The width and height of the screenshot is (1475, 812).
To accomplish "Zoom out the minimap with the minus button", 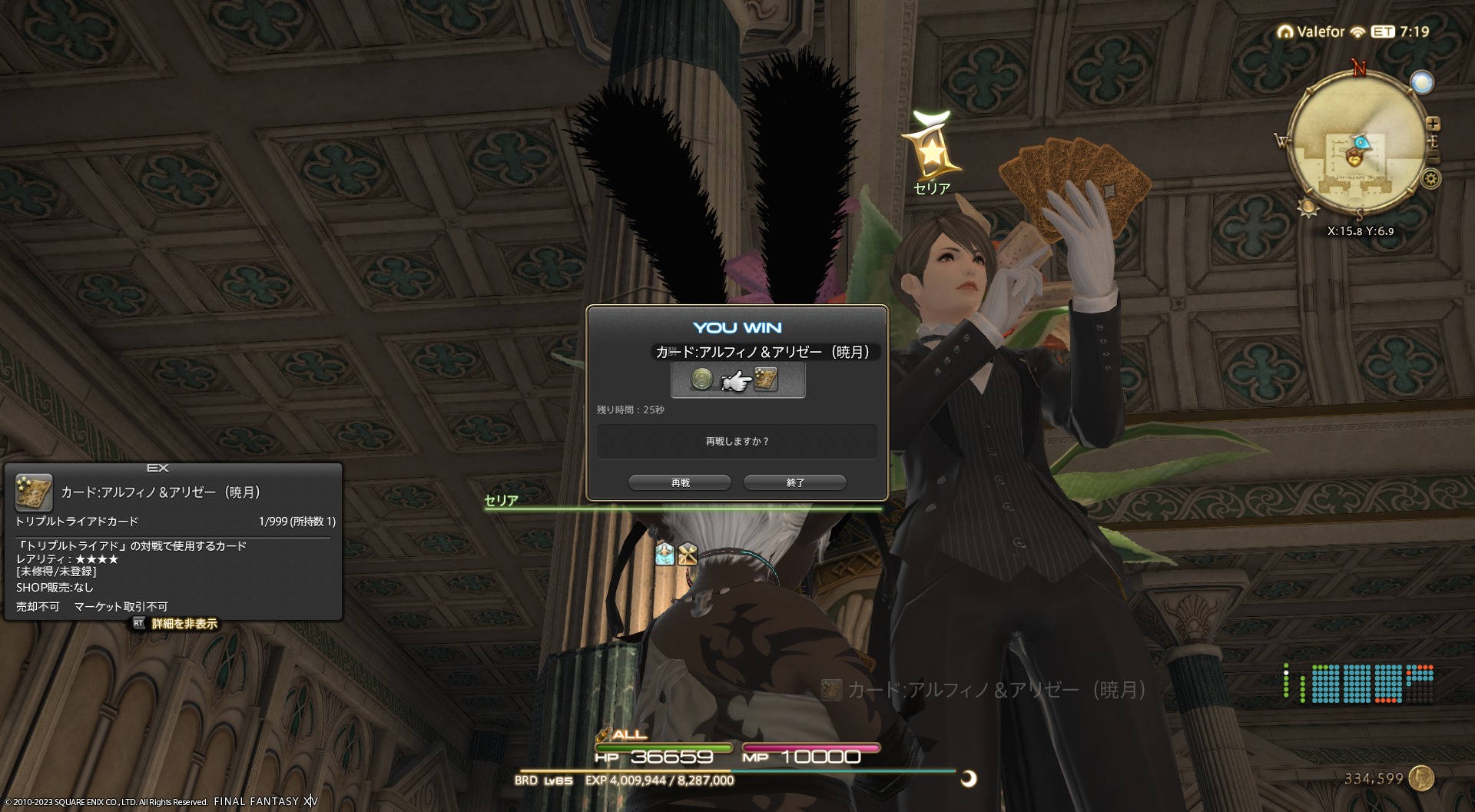I will tap(1434, 157).
